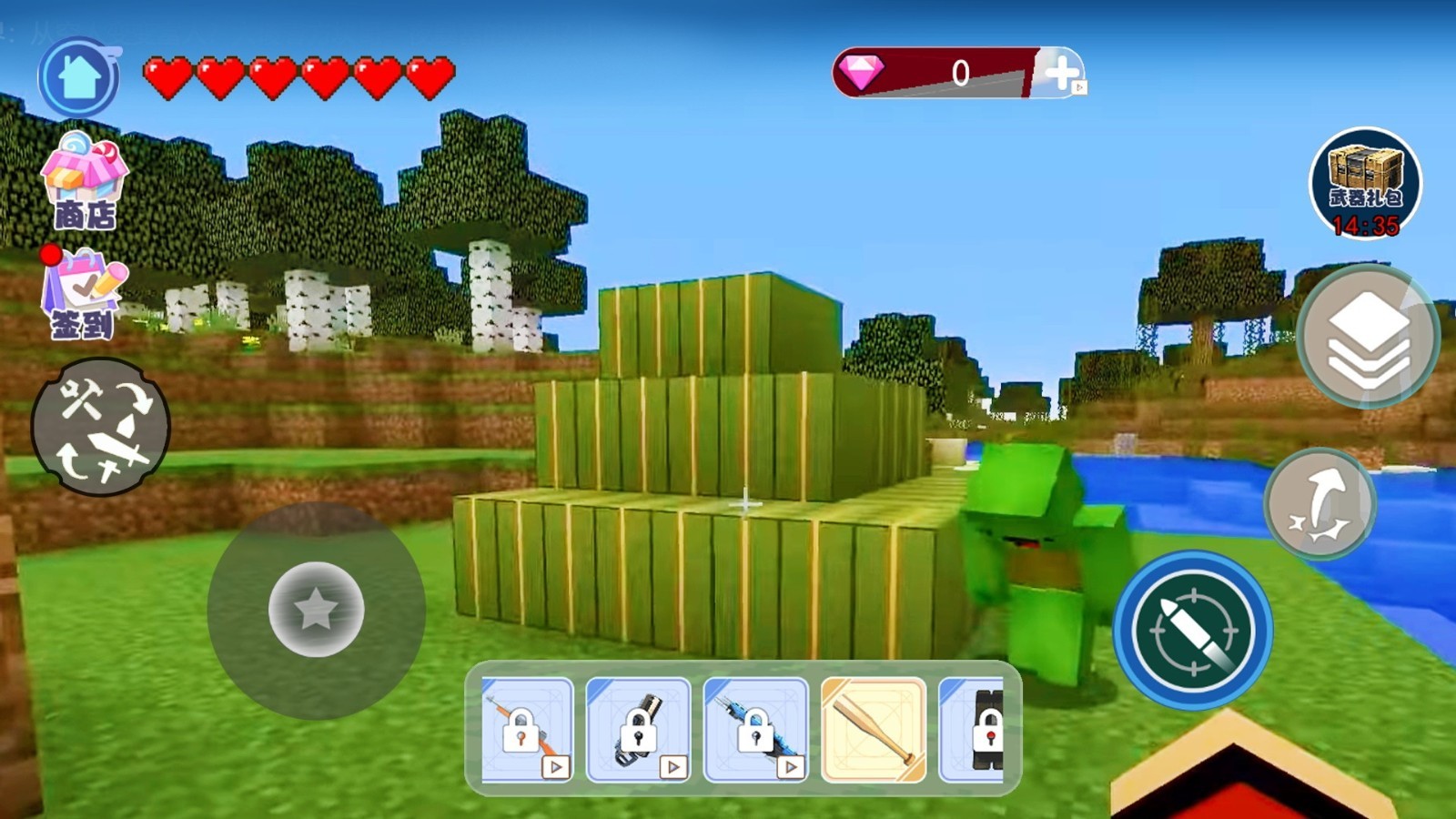Tap the star movement joystick knob
The height and width of the screenshot is (819, 1456).
coord(316,609)
